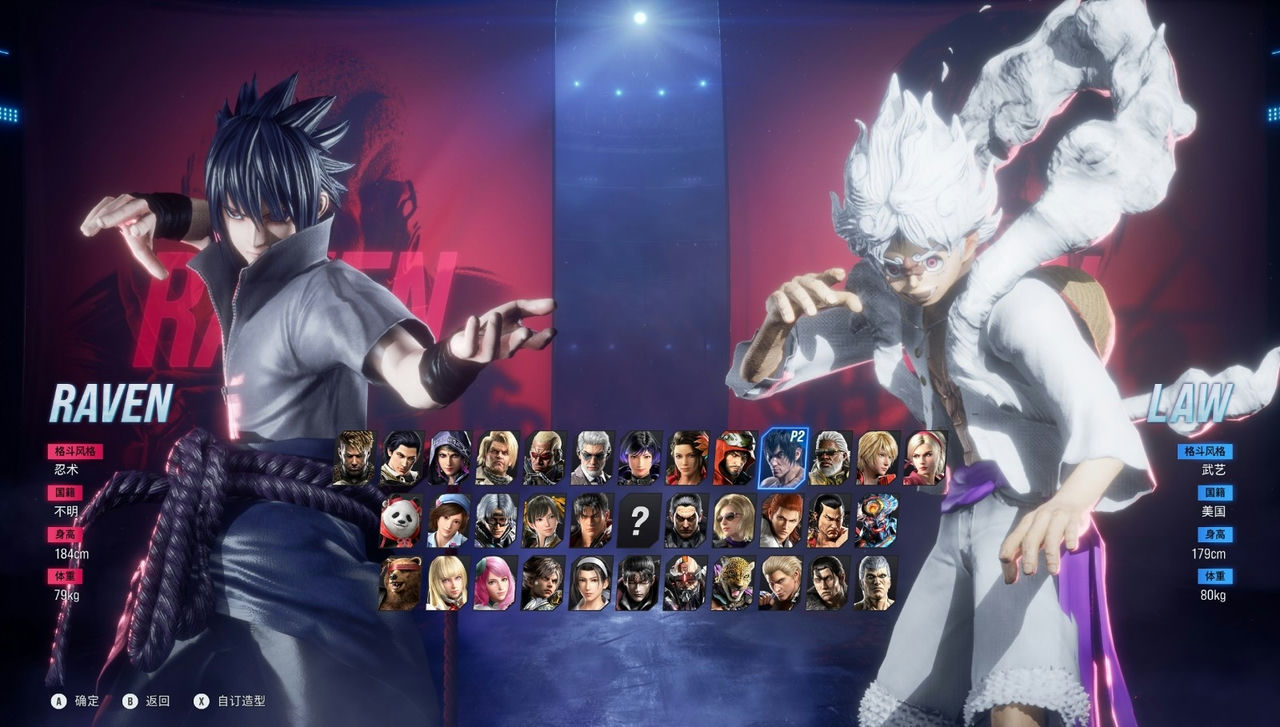
Task: Pick Zafina in the purple hood
Action: [x=449, y=458]
